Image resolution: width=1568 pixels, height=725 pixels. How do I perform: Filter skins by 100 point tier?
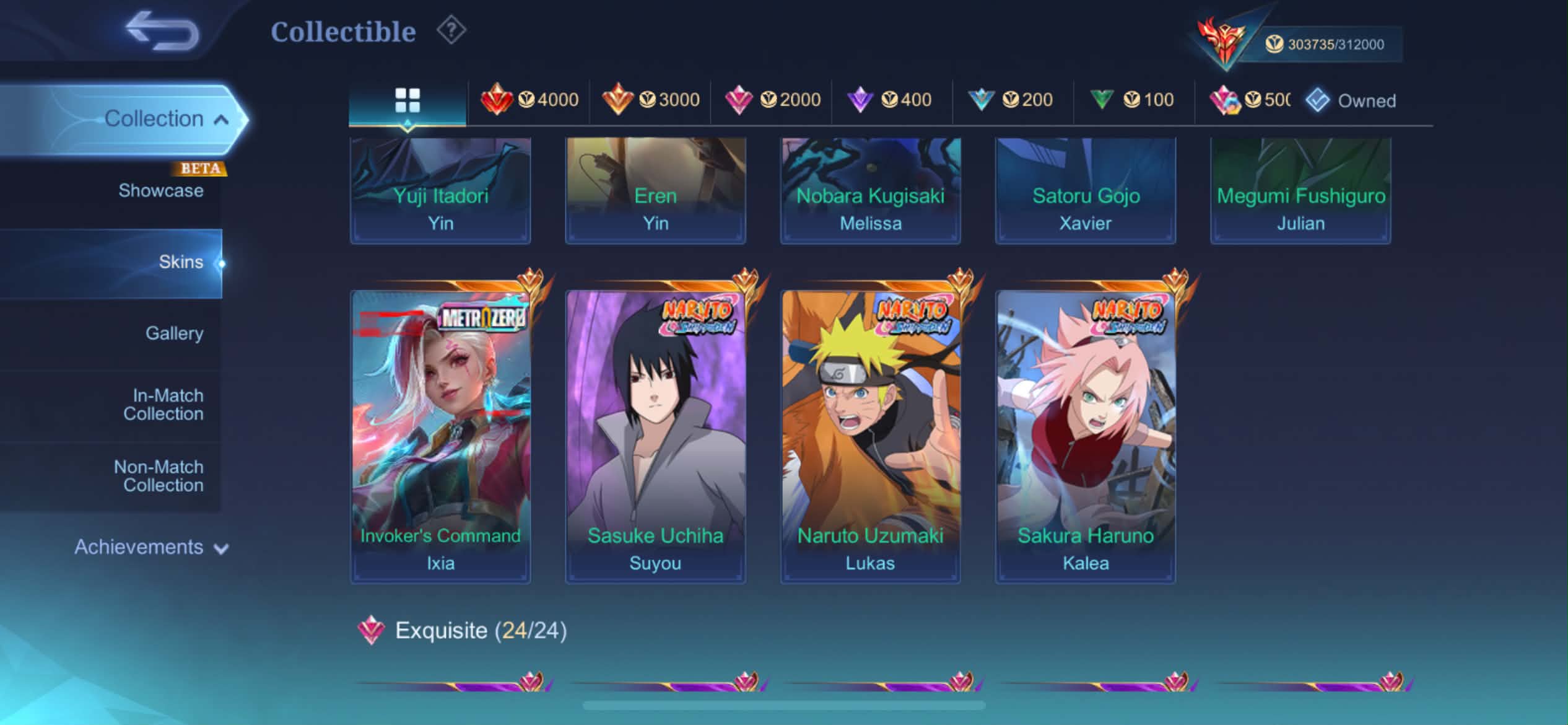click(1133, 100)
